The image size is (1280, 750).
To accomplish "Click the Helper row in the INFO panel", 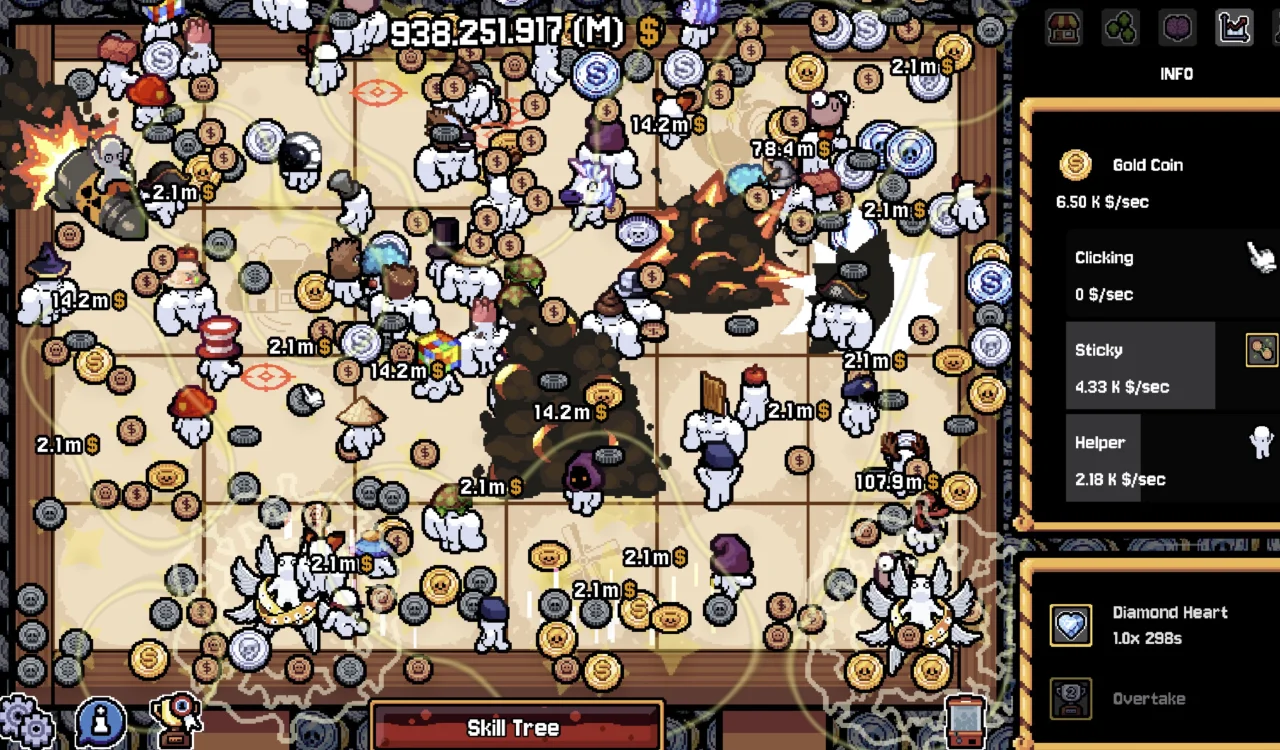I will click(1150, 460).
